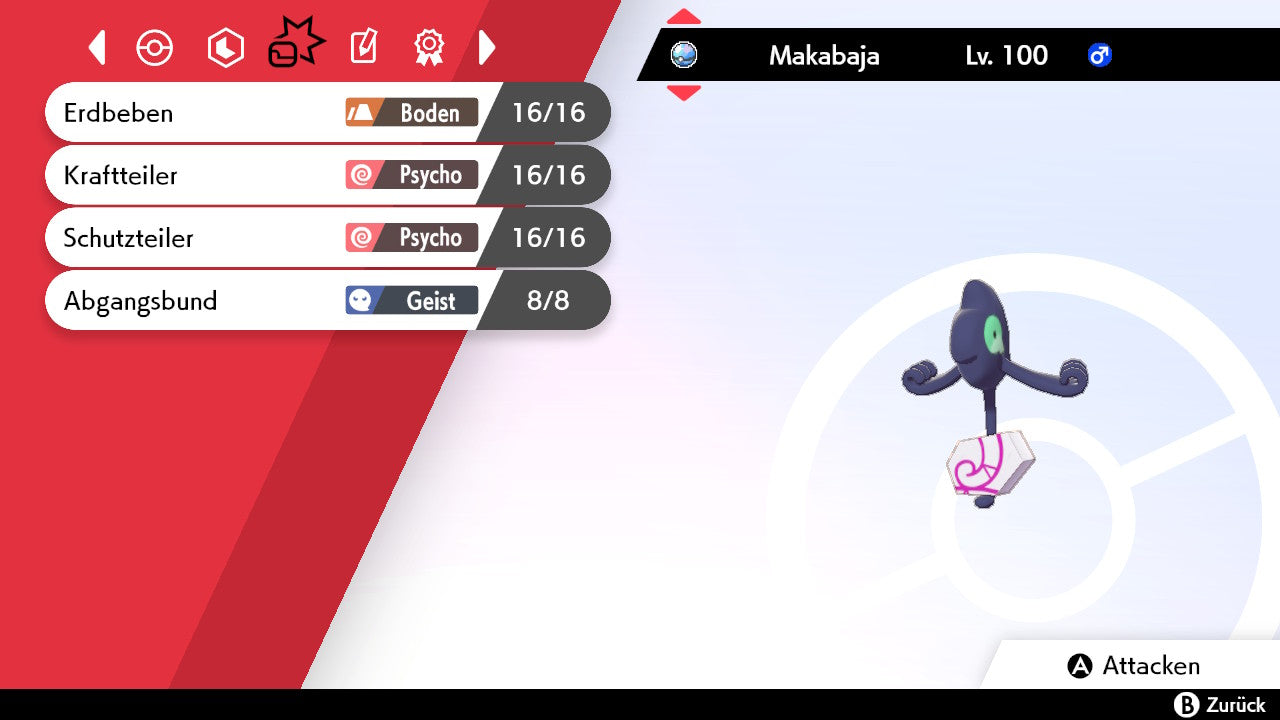The image size is (1280, 720).
Task: Switch to the ribbons tab
Action: 429,47
